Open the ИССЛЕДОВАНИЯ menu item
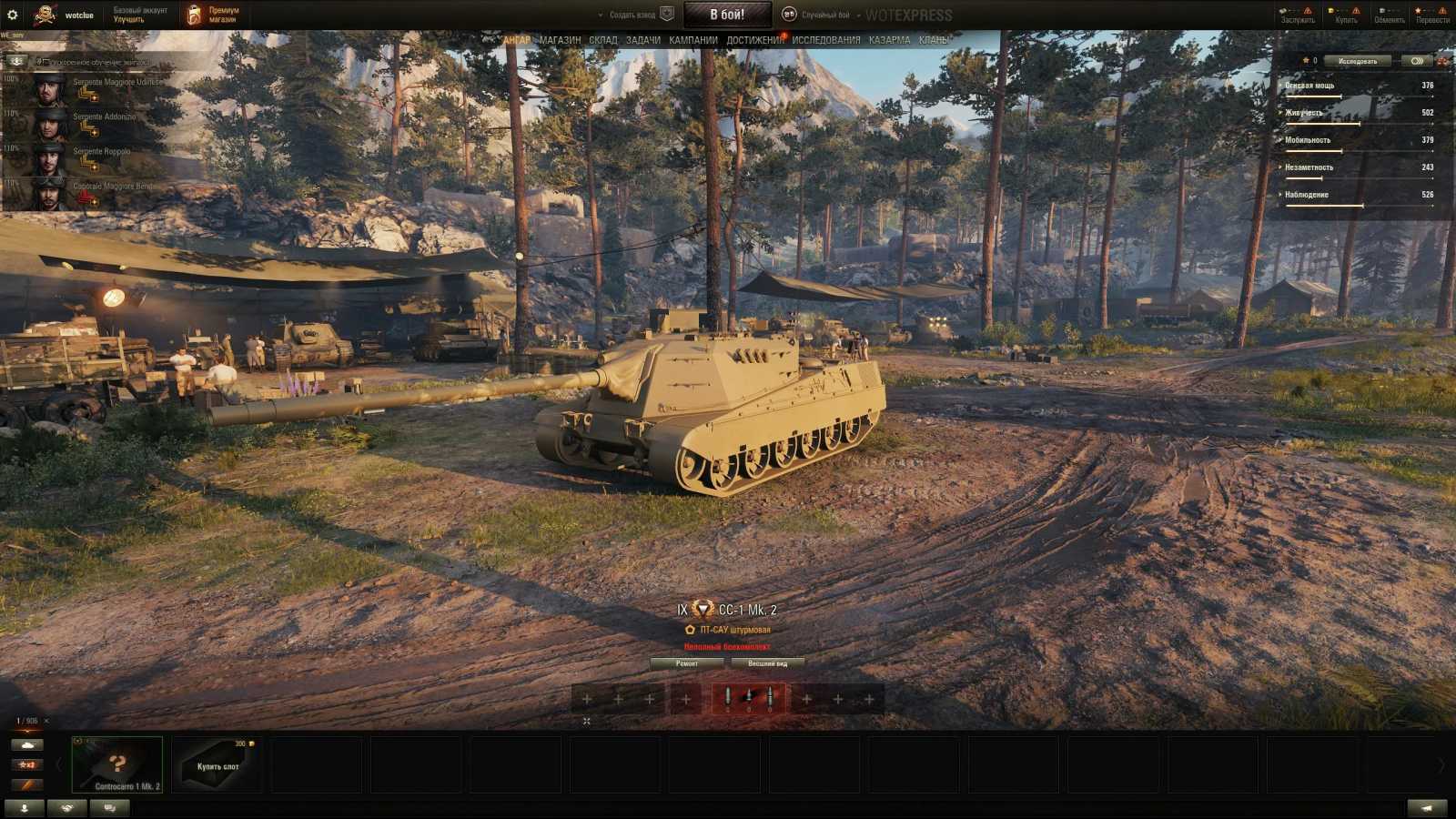 pos(825,39)
